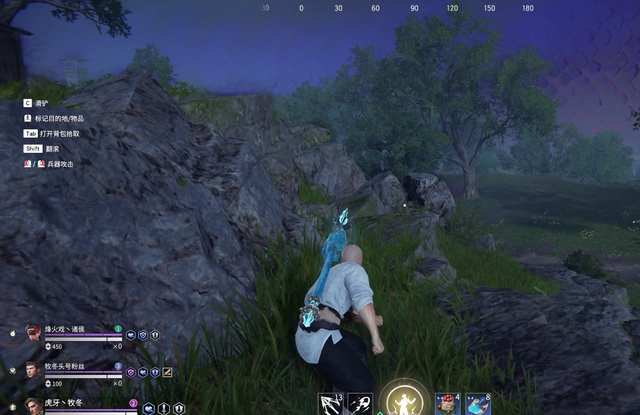The width and height of the screenshot is (640, 415).
Task: Select teammate 牧冬头号粉丝 portrait
Action: pyautogui.click(x=34, y=370)
